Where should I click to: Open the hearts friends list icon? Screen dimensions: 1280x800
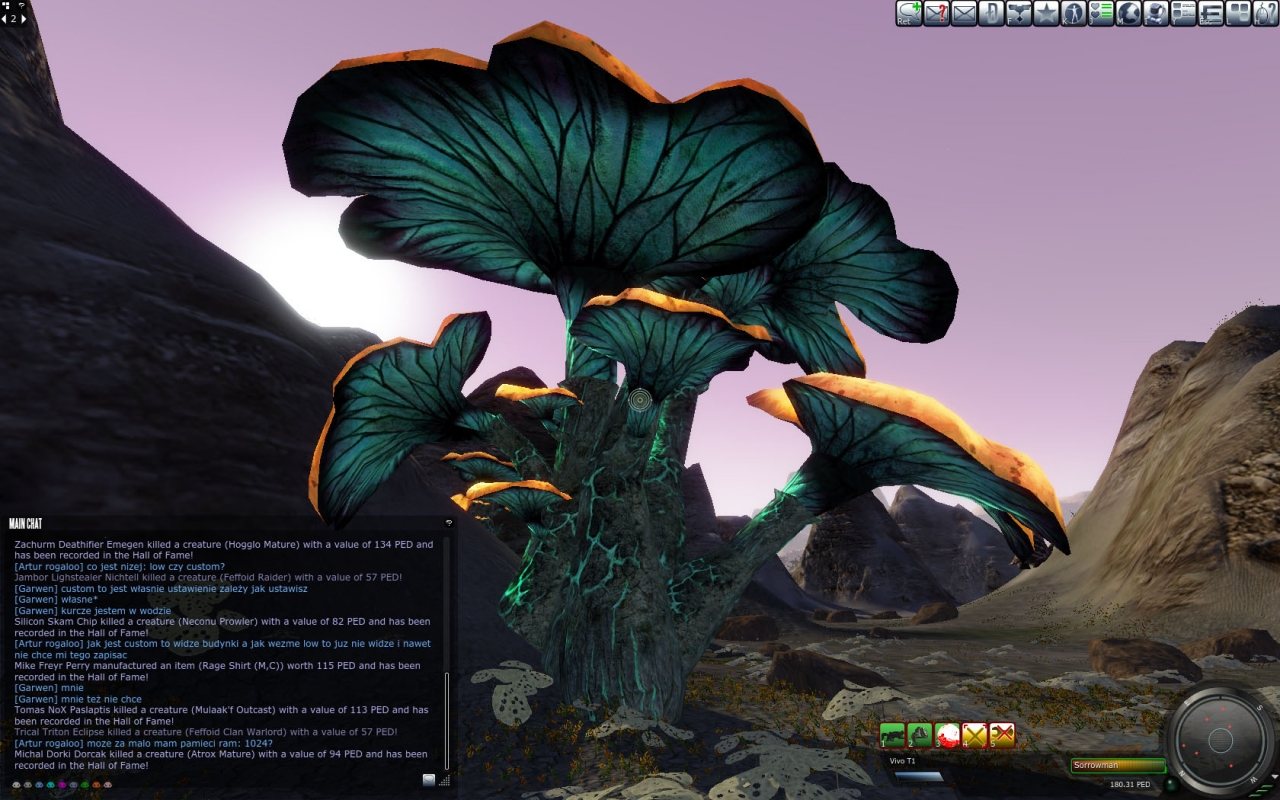(x=1101, y=13)
